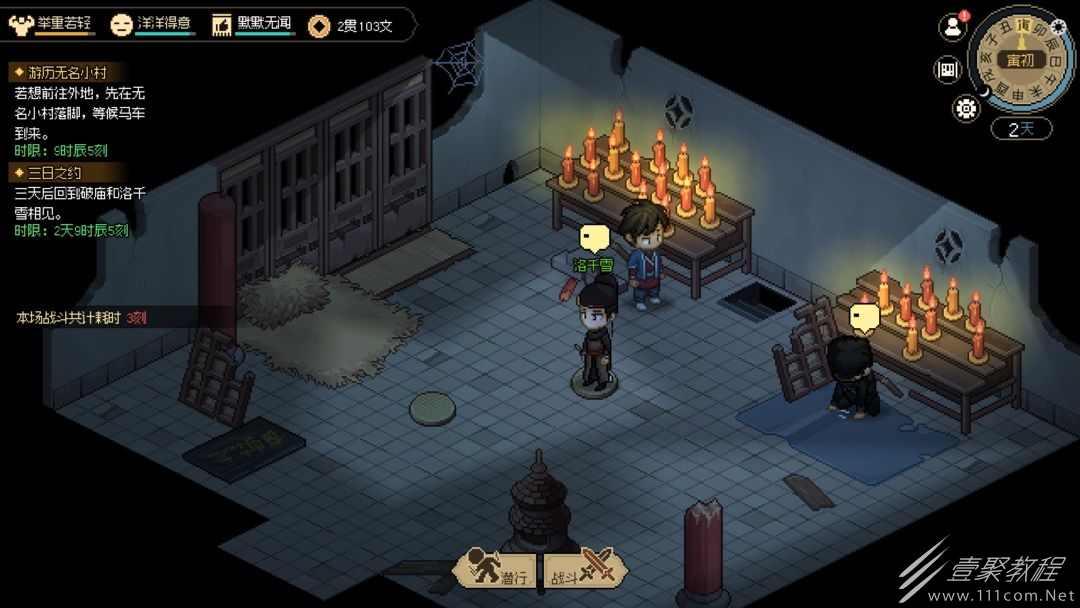
Task: Click the time-of-day clock dial
Action: click(x=1021, y=59)
